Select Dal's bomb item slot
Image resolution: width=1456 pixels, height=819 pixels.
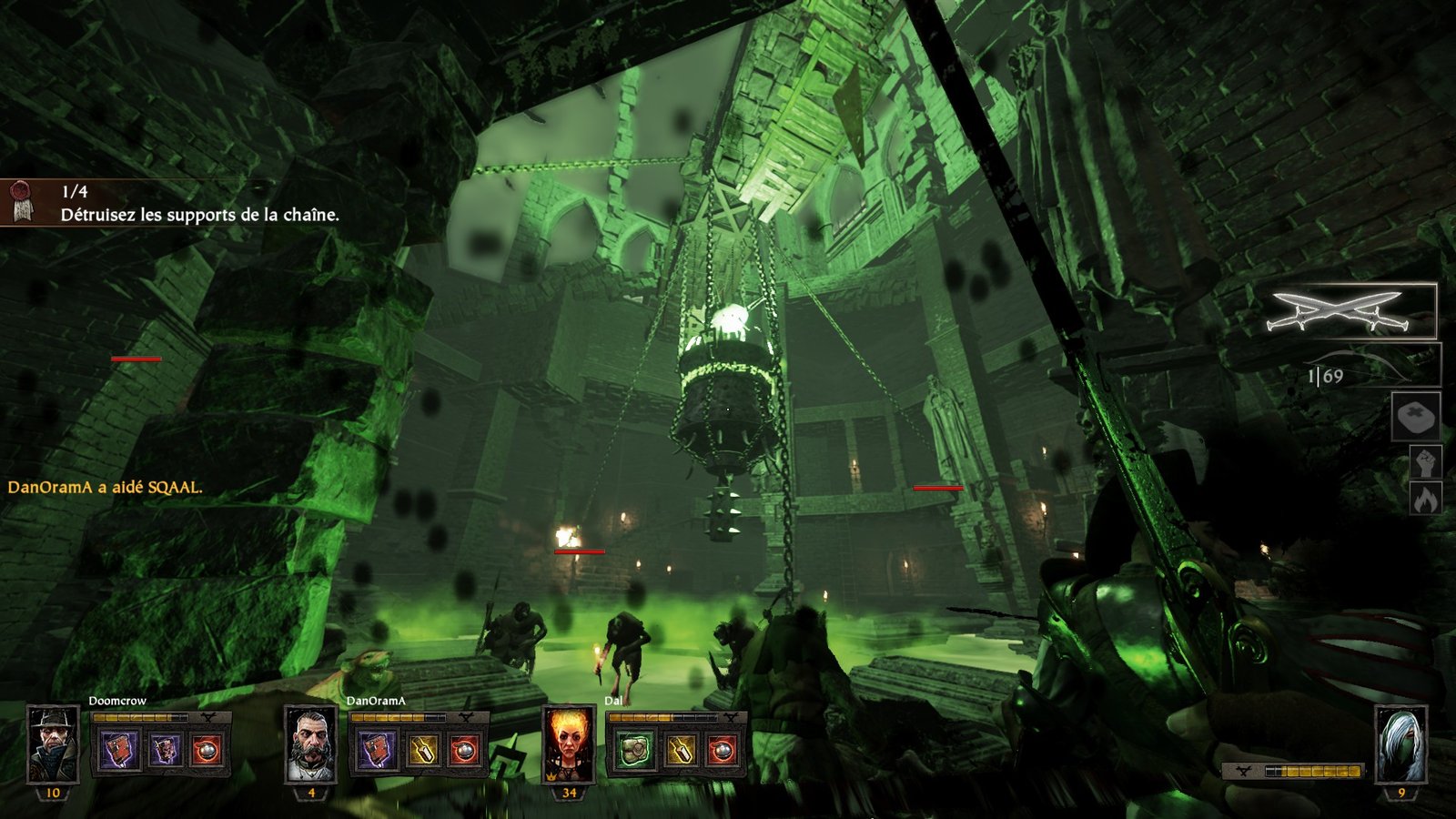click(x=723, y=751)
